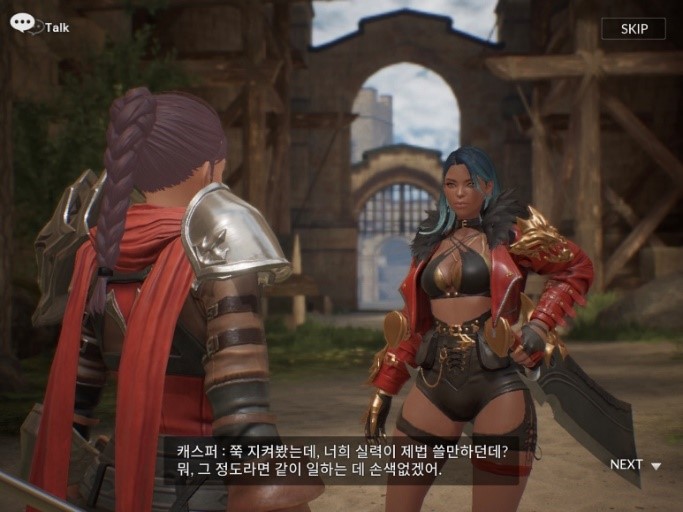Open the Talk speech bubble icon
Screen dimensions: 683x512
click(23, 23)
